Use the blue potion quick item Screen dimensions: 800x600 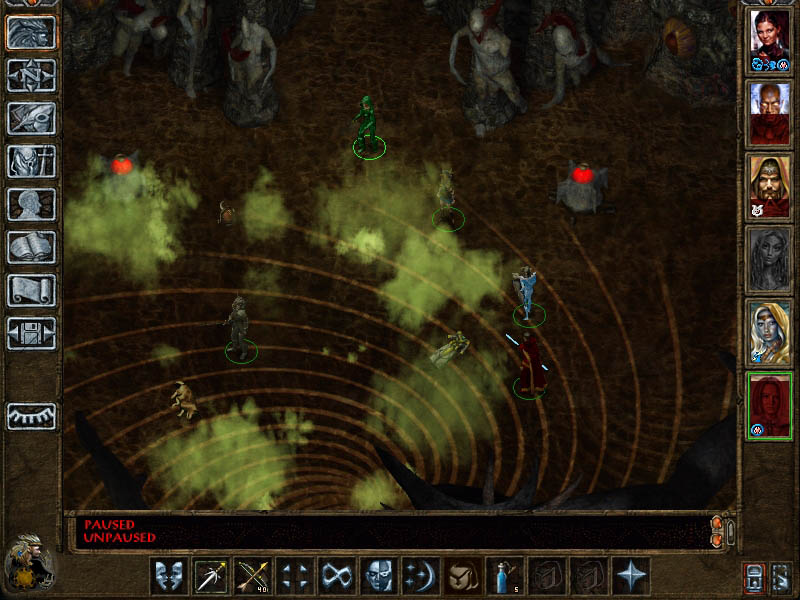point(505,577)
